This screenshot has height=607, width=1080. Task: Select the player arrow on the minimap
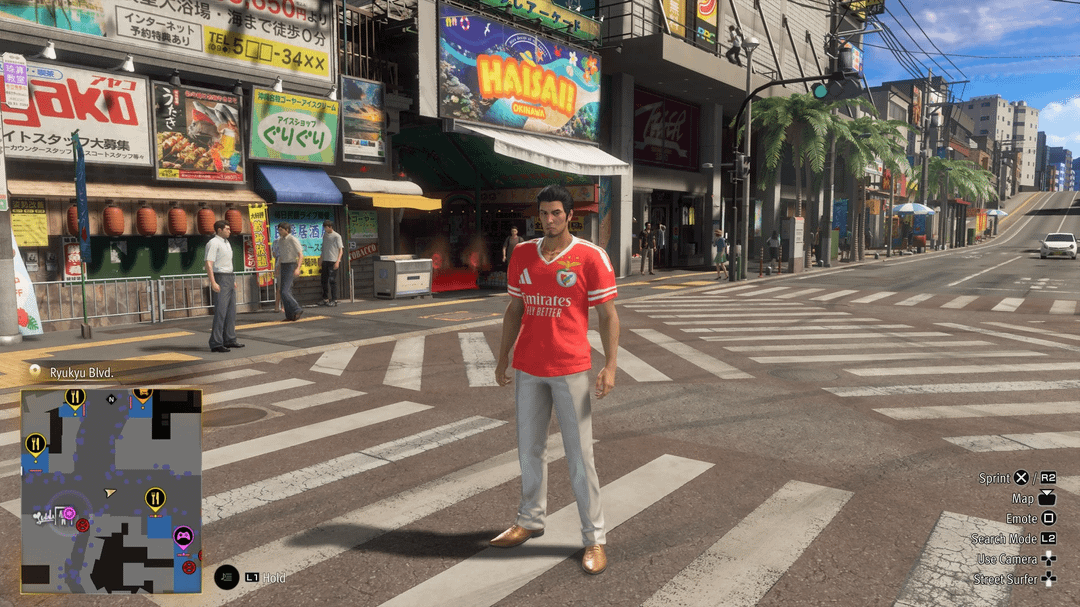click(110, 493)
